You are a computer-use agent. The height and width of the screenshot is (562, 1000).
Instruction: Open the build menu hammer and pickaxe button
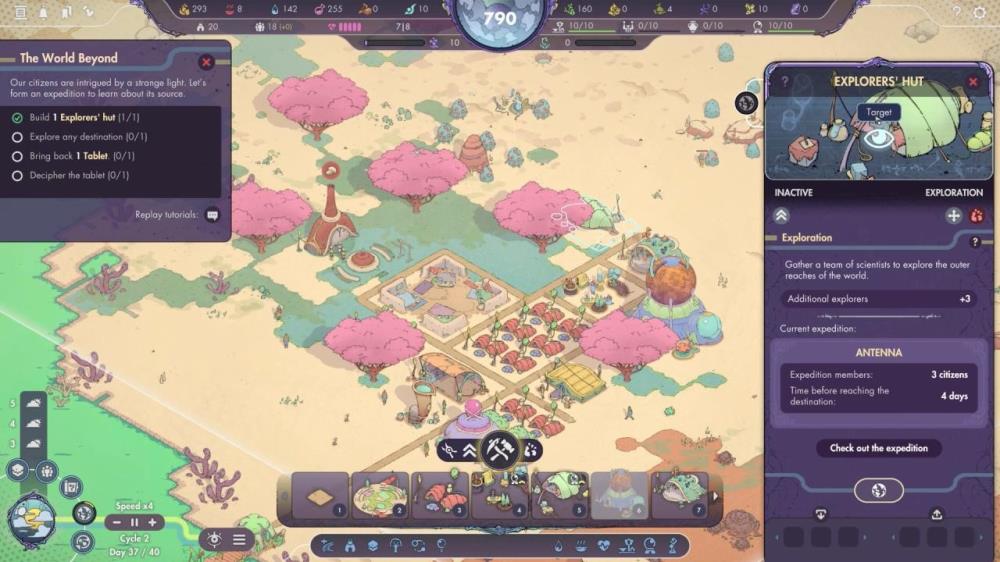497,449
